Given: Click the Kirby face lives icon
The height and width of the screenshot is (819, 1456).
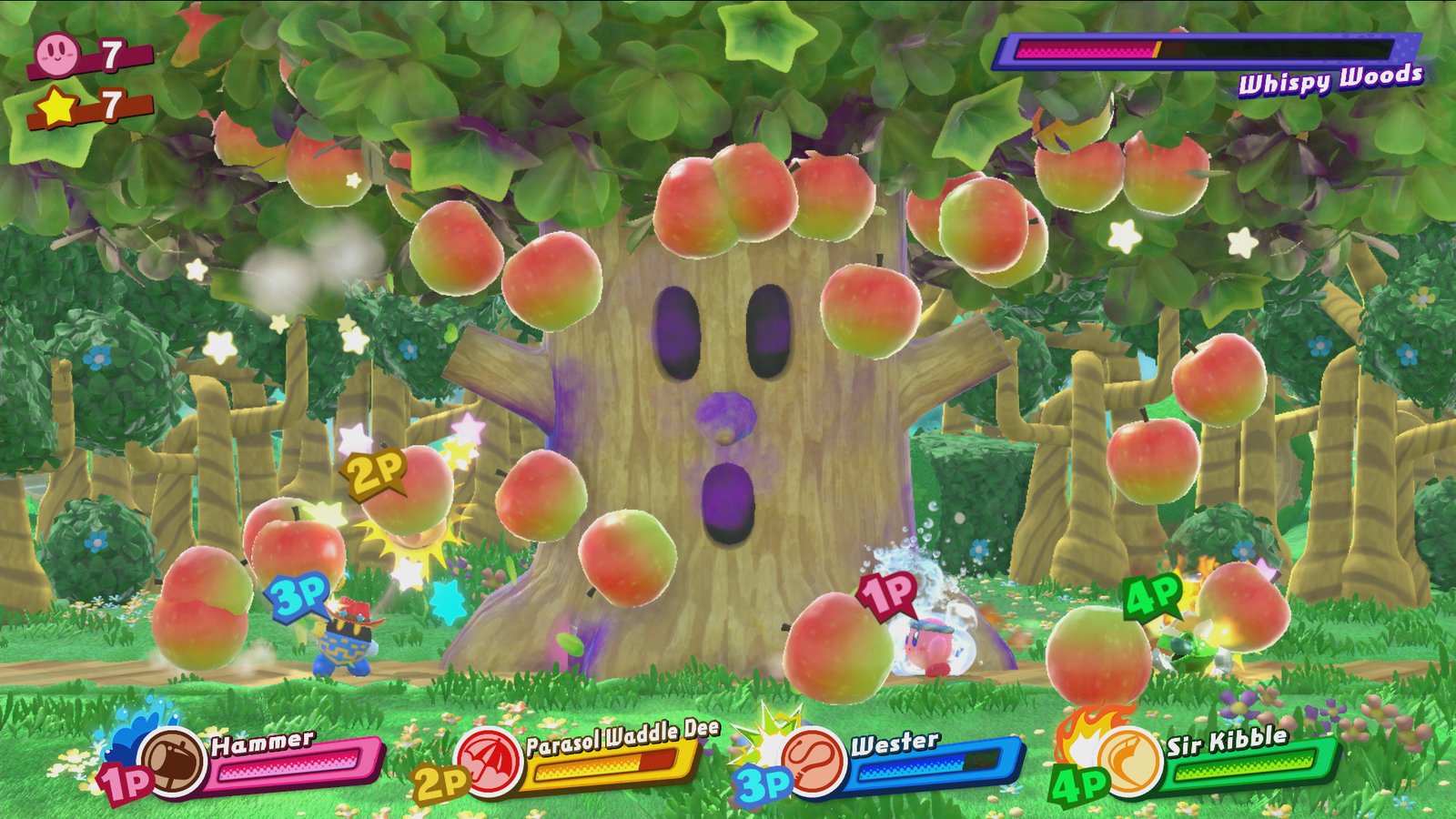Looking at the screenshot, I should pyautogui.click(x=56, y=53).
